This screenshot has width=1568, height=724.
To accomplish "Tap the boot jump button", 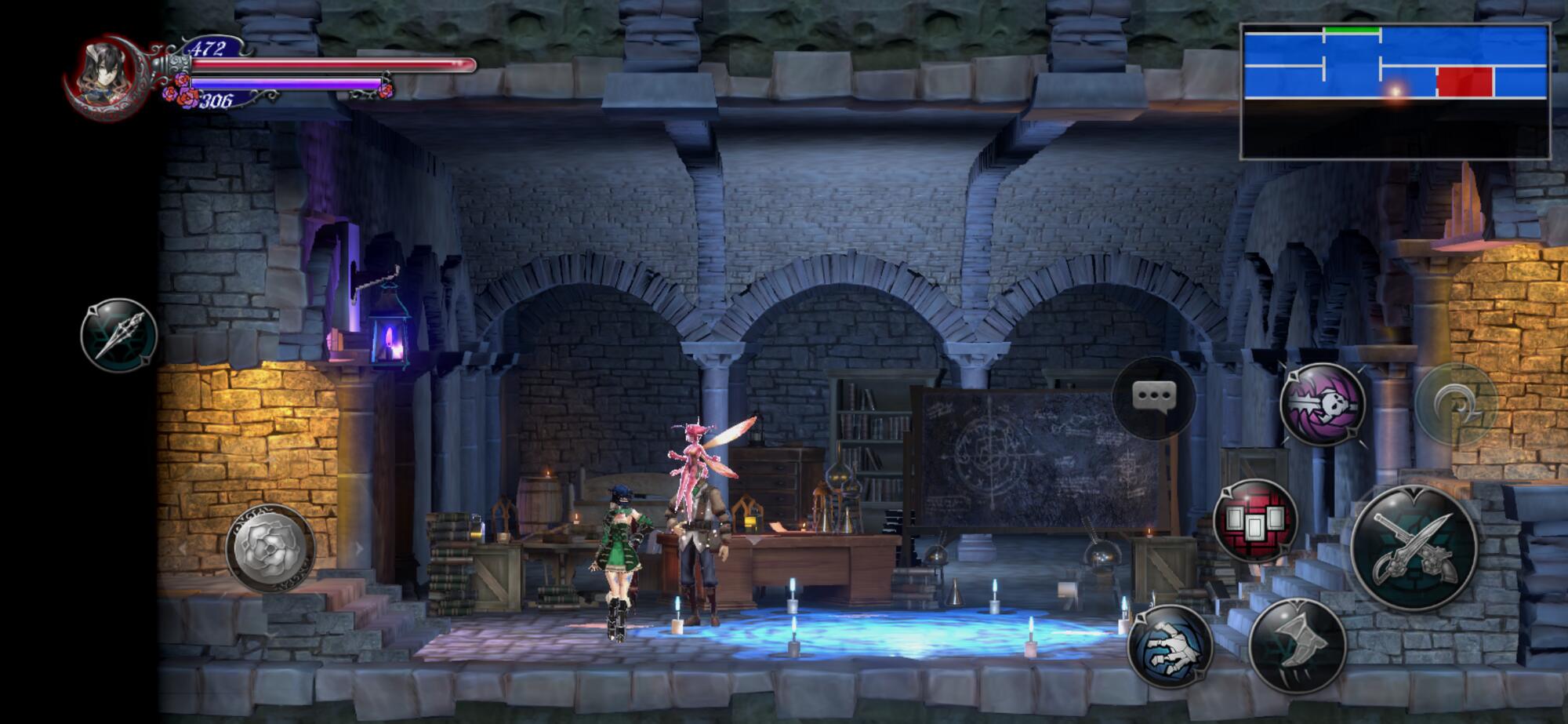I will 1298,645.
